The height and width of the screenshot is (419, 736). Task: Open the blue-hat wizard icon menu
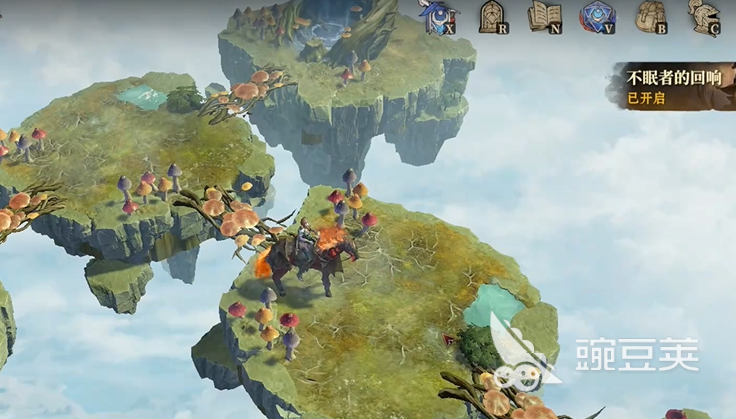438,17
